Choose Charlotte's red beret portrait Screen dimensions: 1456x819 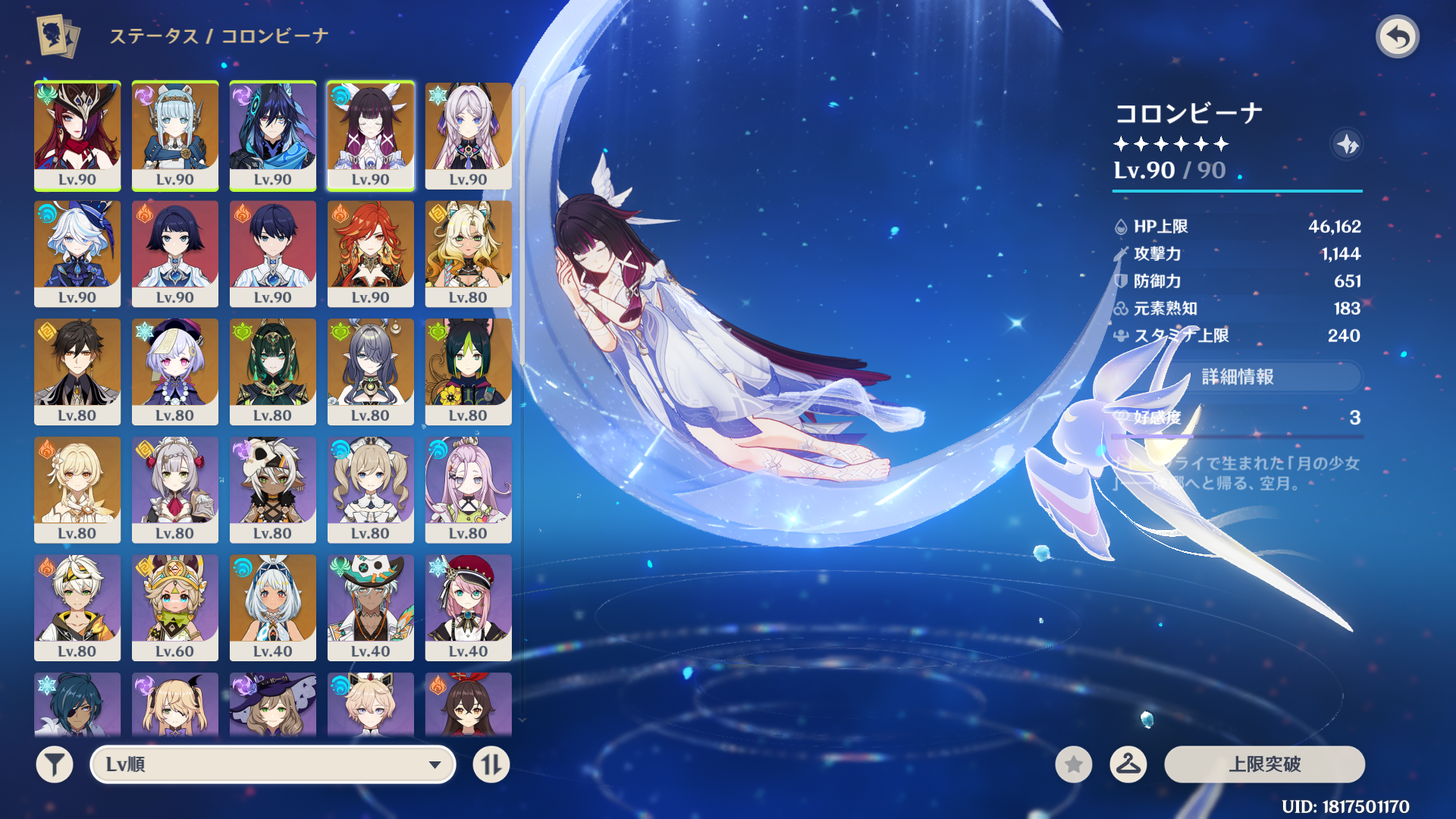point(469,607)
